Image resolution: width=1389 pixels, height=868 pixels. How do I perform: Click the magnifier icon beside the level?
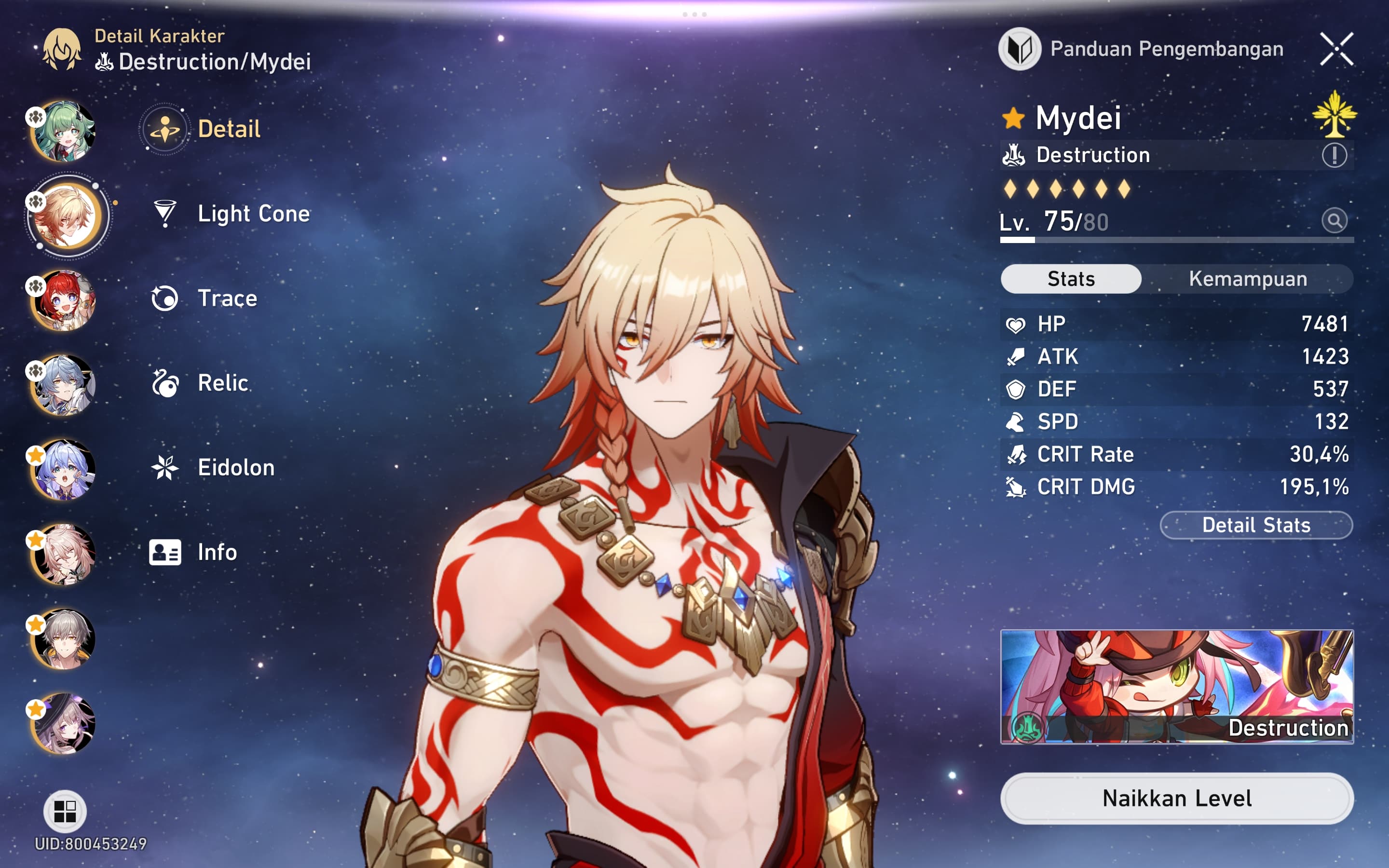point(1334,220)
